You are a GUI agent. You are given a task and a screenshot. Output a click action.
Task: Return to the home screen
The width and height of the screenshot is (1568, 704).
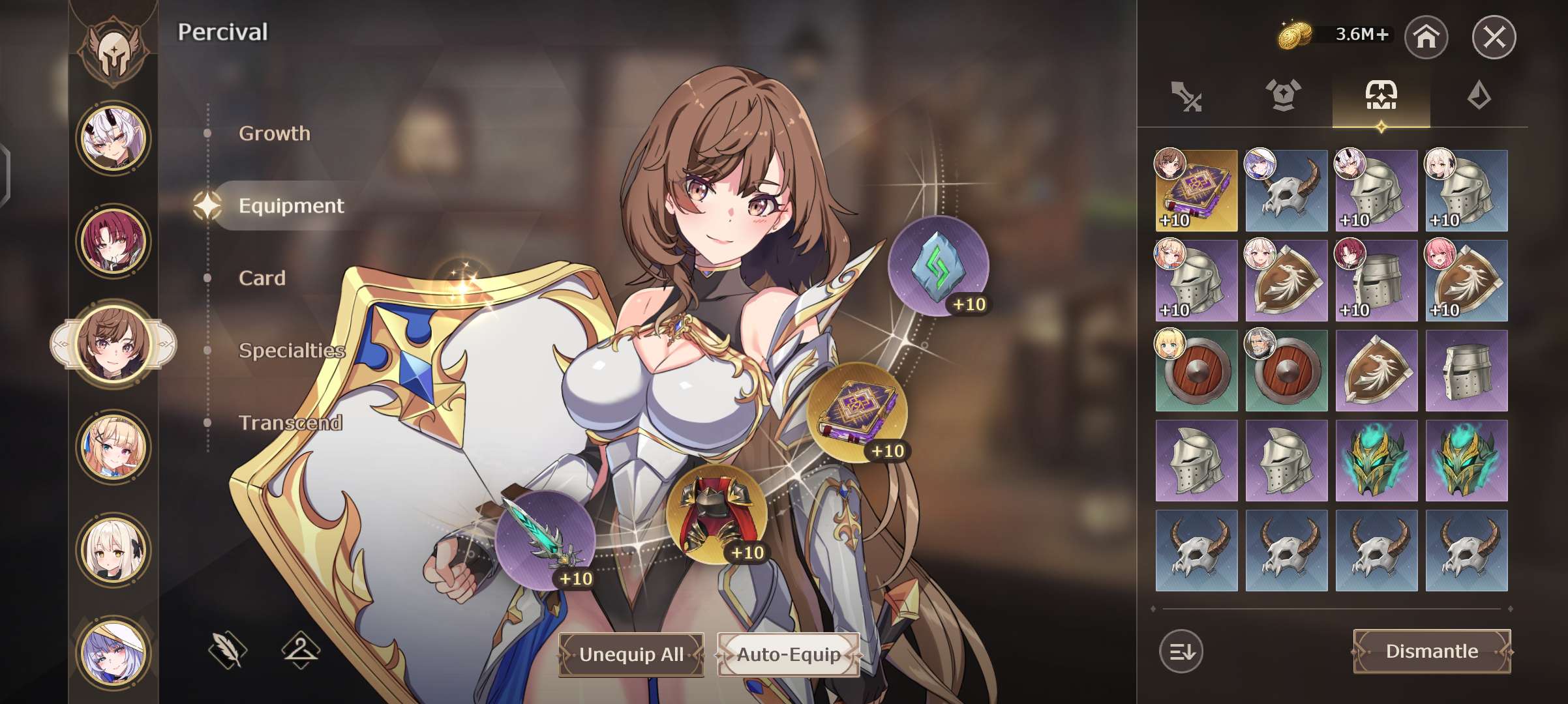(1426, 37)
